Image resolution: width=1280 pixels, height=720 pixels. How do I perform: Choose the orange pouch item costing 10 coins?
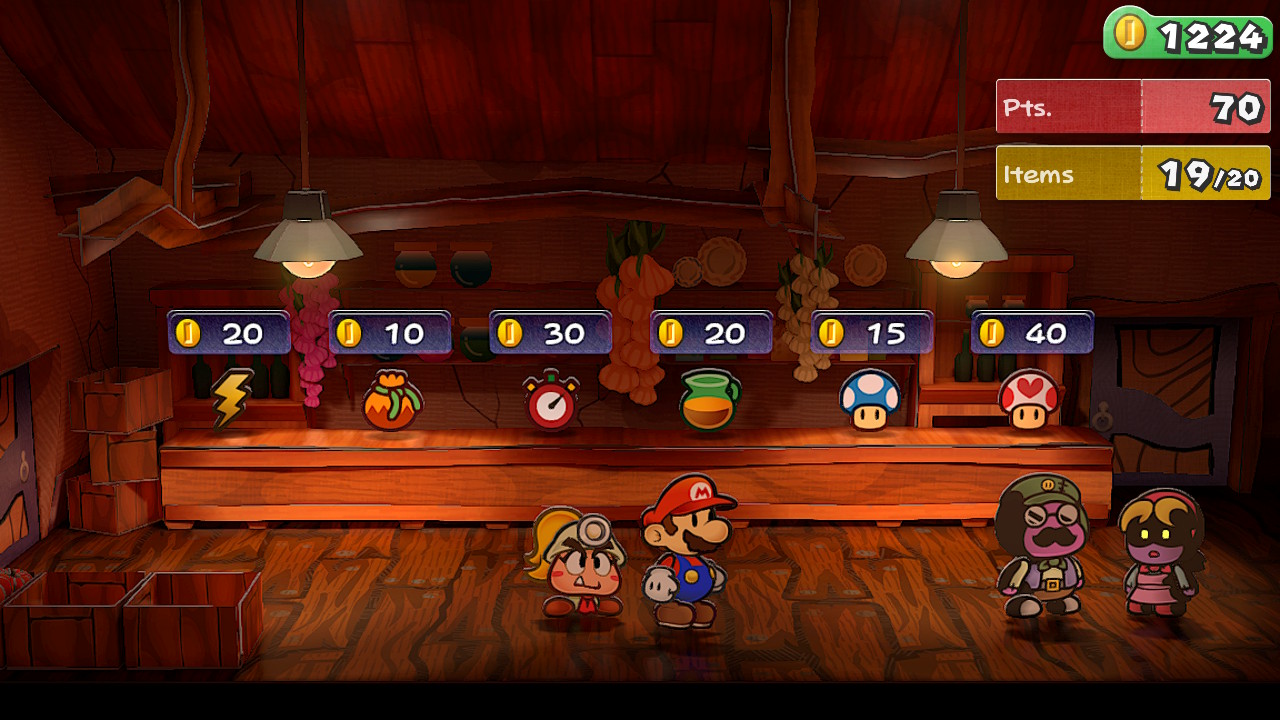click(391, 402)
